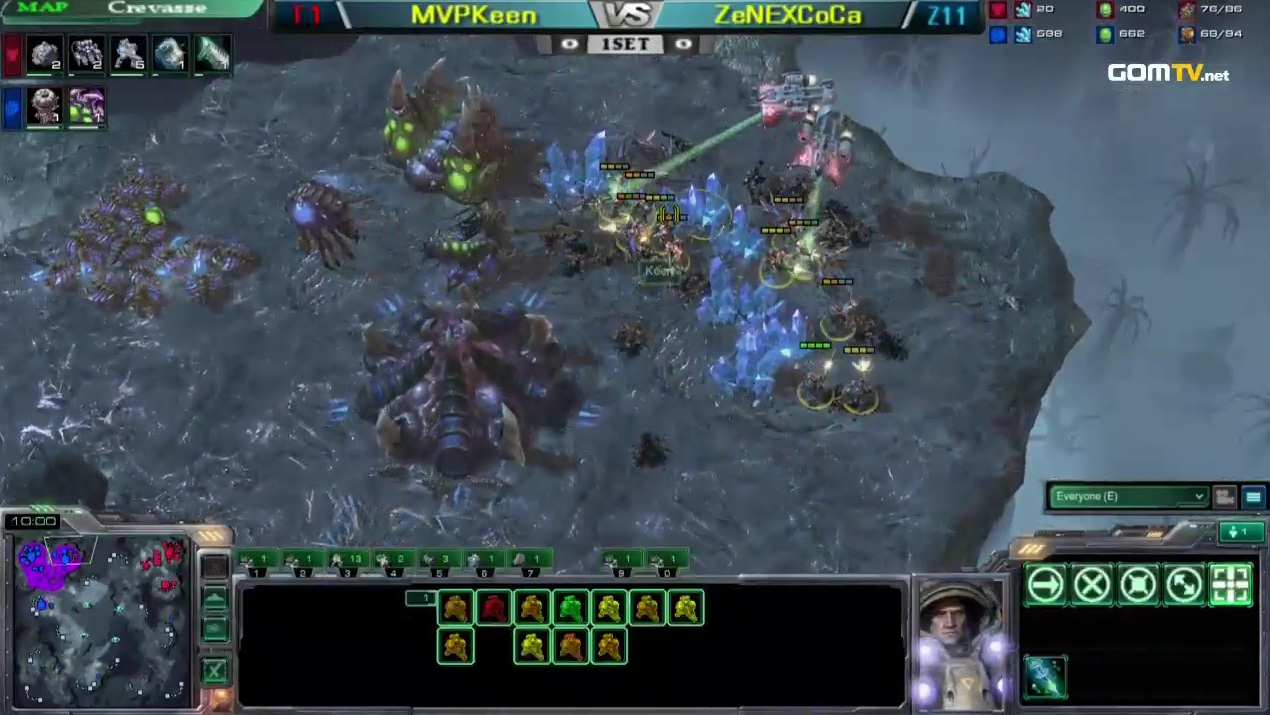Select the red damaged marine wireframe
The image size is (1270, 715).
pyautogui.click(x=494, y=607)
